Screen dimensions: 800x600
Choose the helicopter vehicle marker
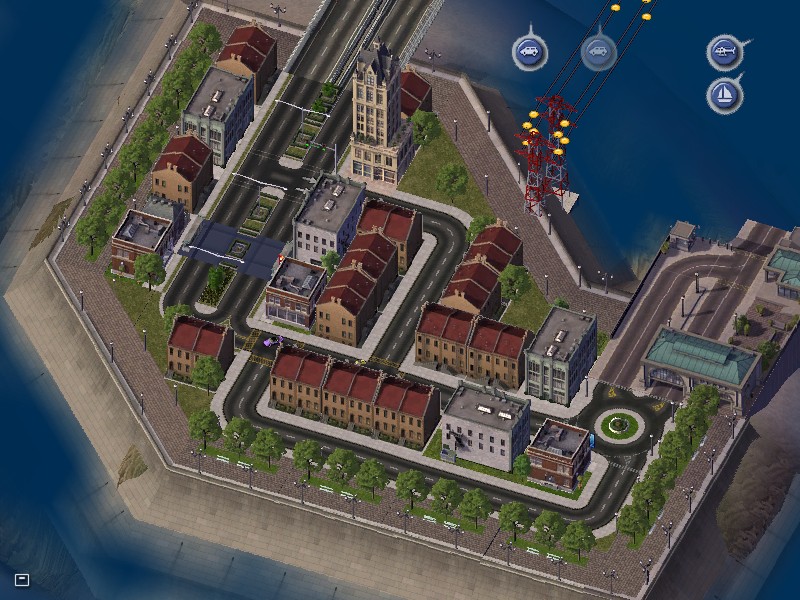coord(724,51)
